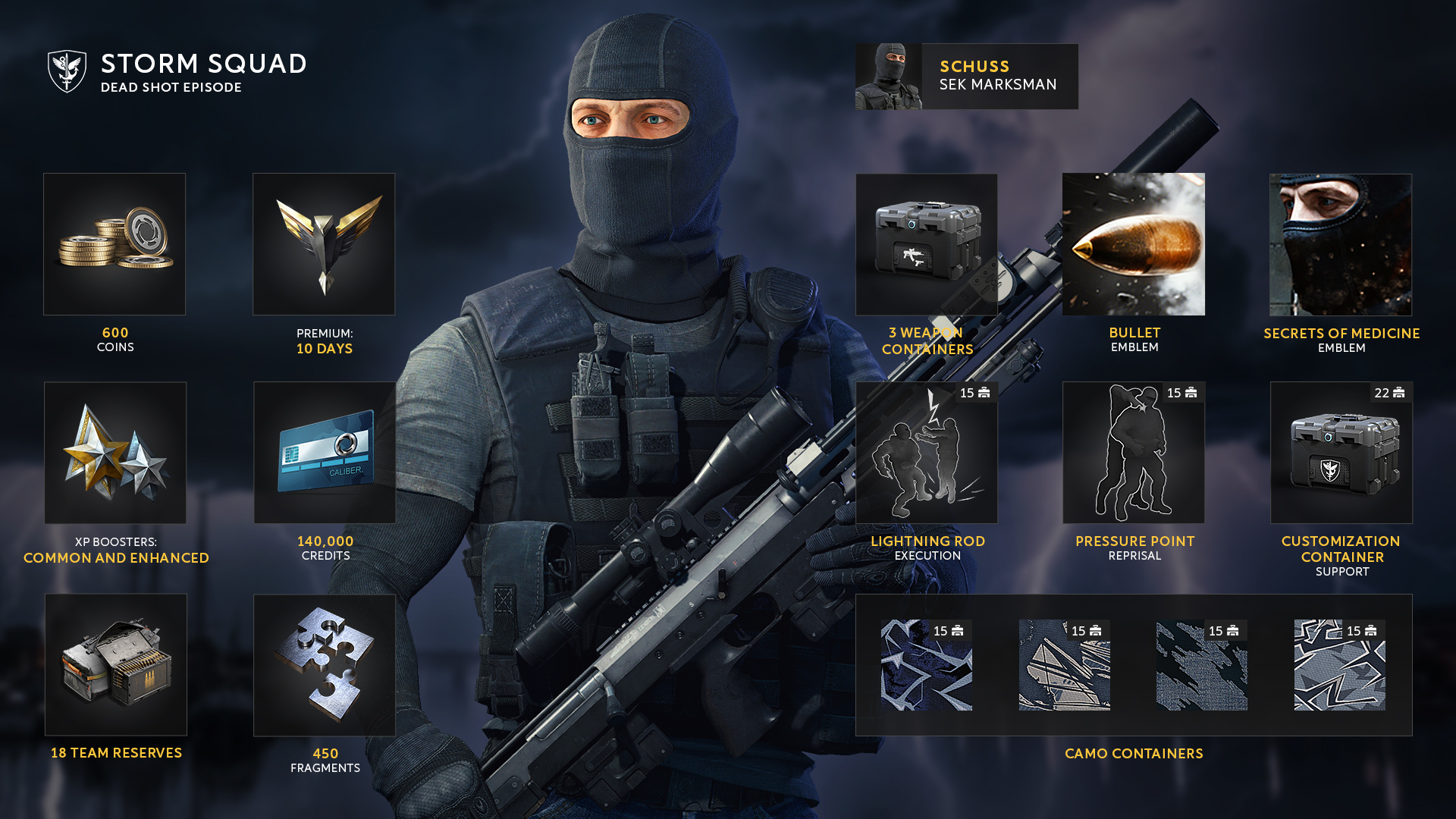Open the Premium 10 Days reward
The width and height of the screenshot is (1456, 819).
tap(324, 243)
